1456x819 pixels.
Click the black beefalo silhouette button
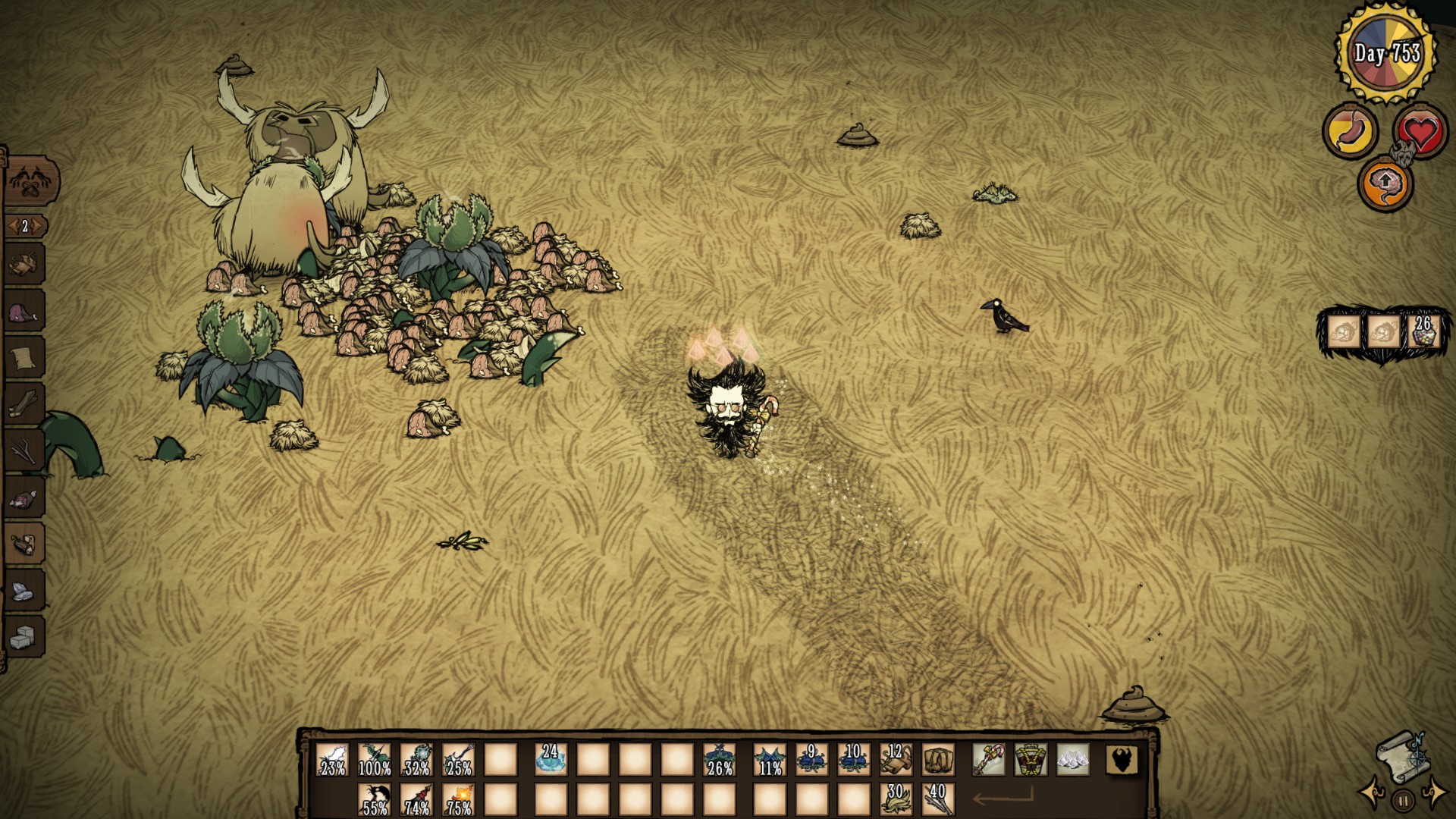1122,759
